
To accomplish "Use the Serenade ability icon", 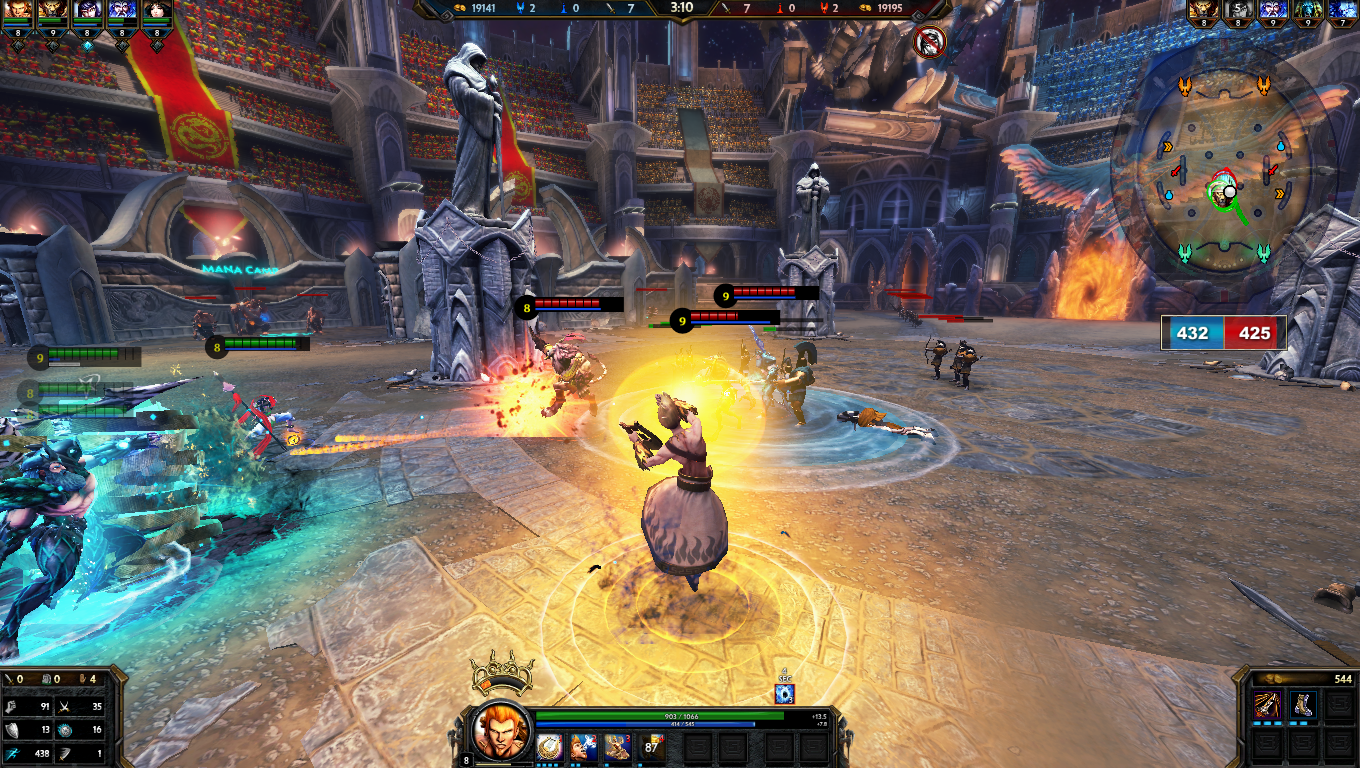I will click(x=583, y=747).
